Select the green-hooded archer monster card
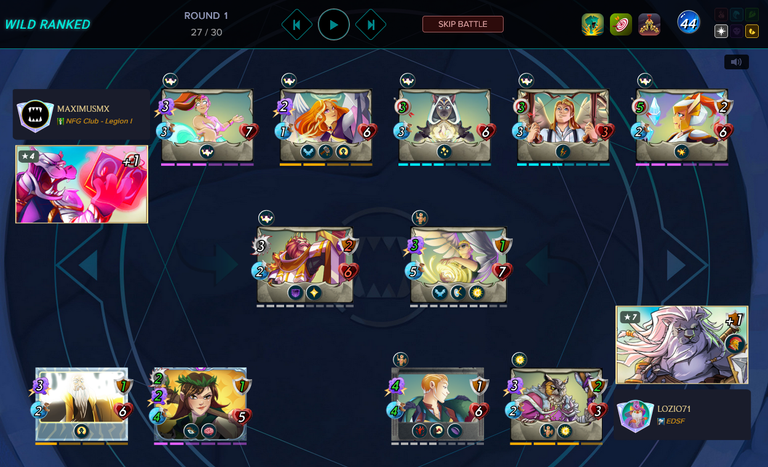The image size is (768, 467). tap(201, 403)
